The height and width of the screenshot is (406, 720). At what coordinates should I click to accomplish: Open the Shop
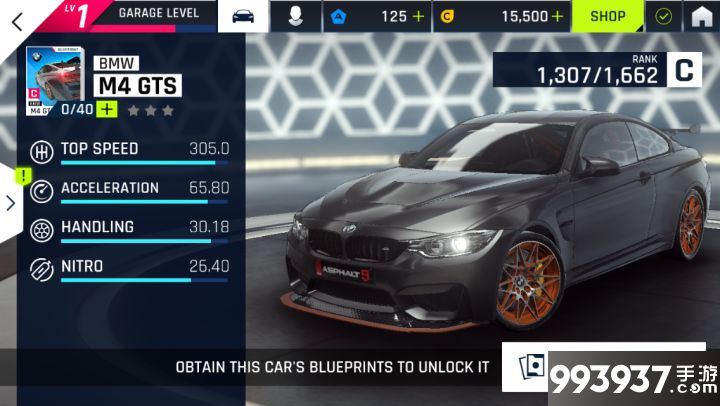coord(608,16)
